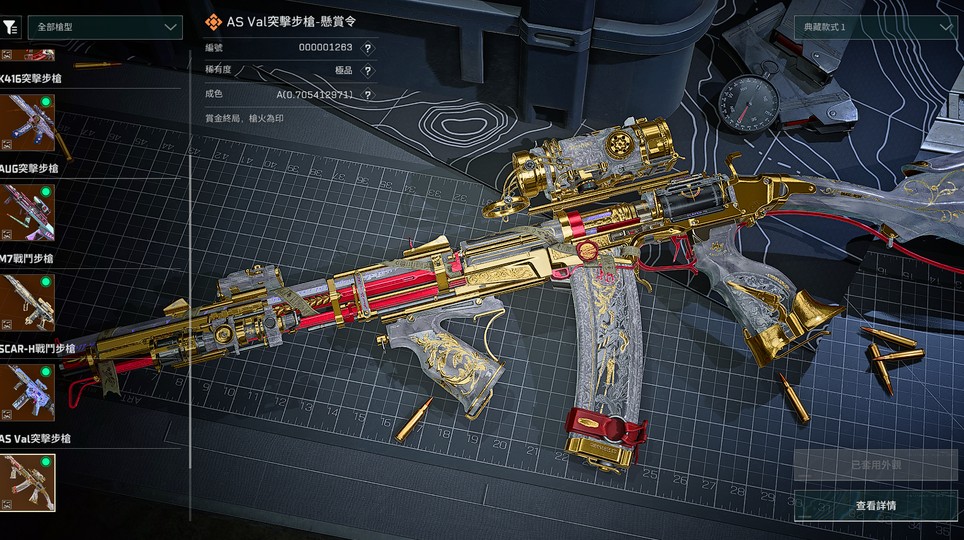Click the filter funnel icon

point(13,27)
